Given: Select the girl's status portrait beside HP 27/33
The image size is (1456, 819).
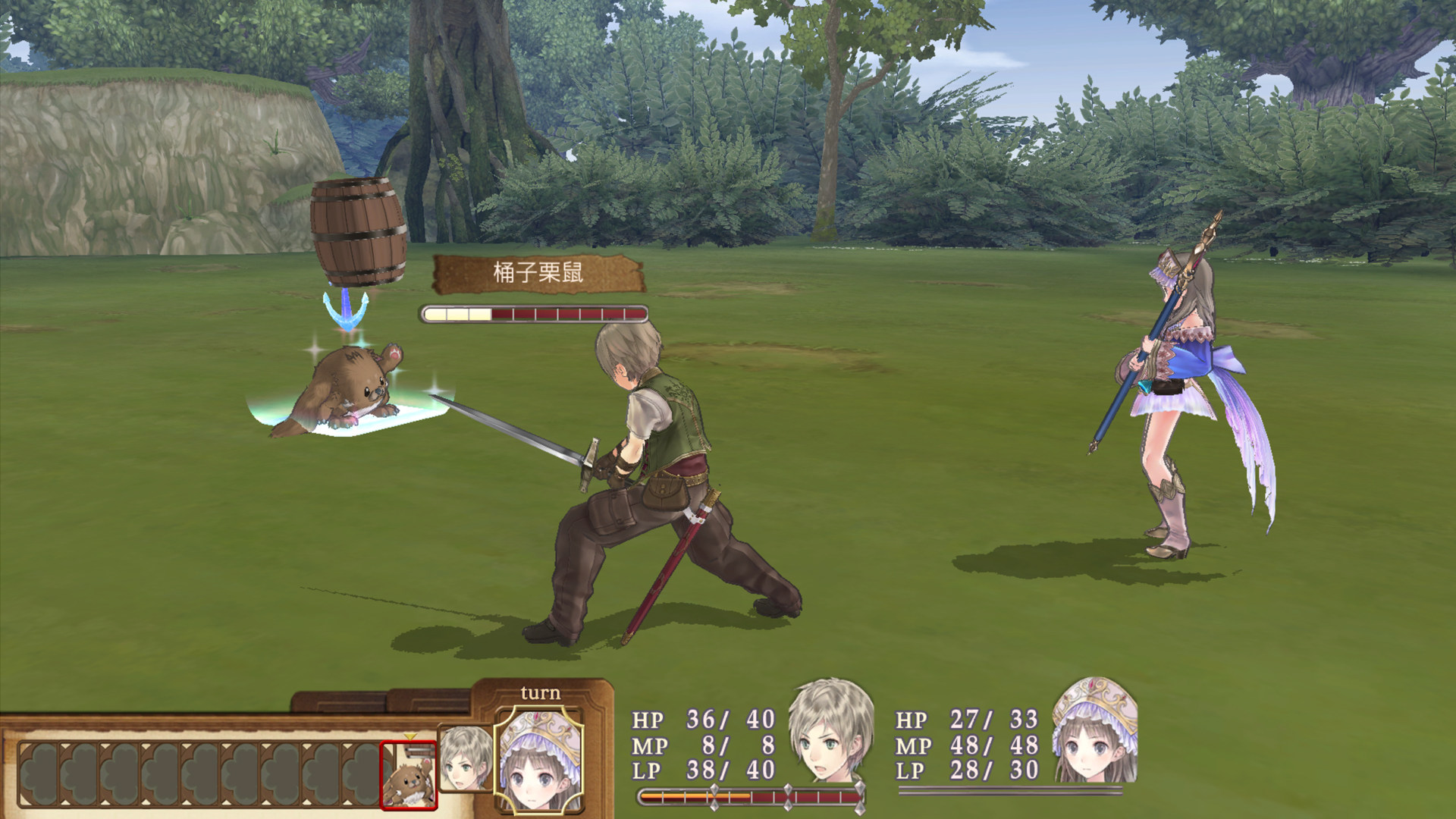Looking at the screenshot, I should click(x=1095, y=732).
